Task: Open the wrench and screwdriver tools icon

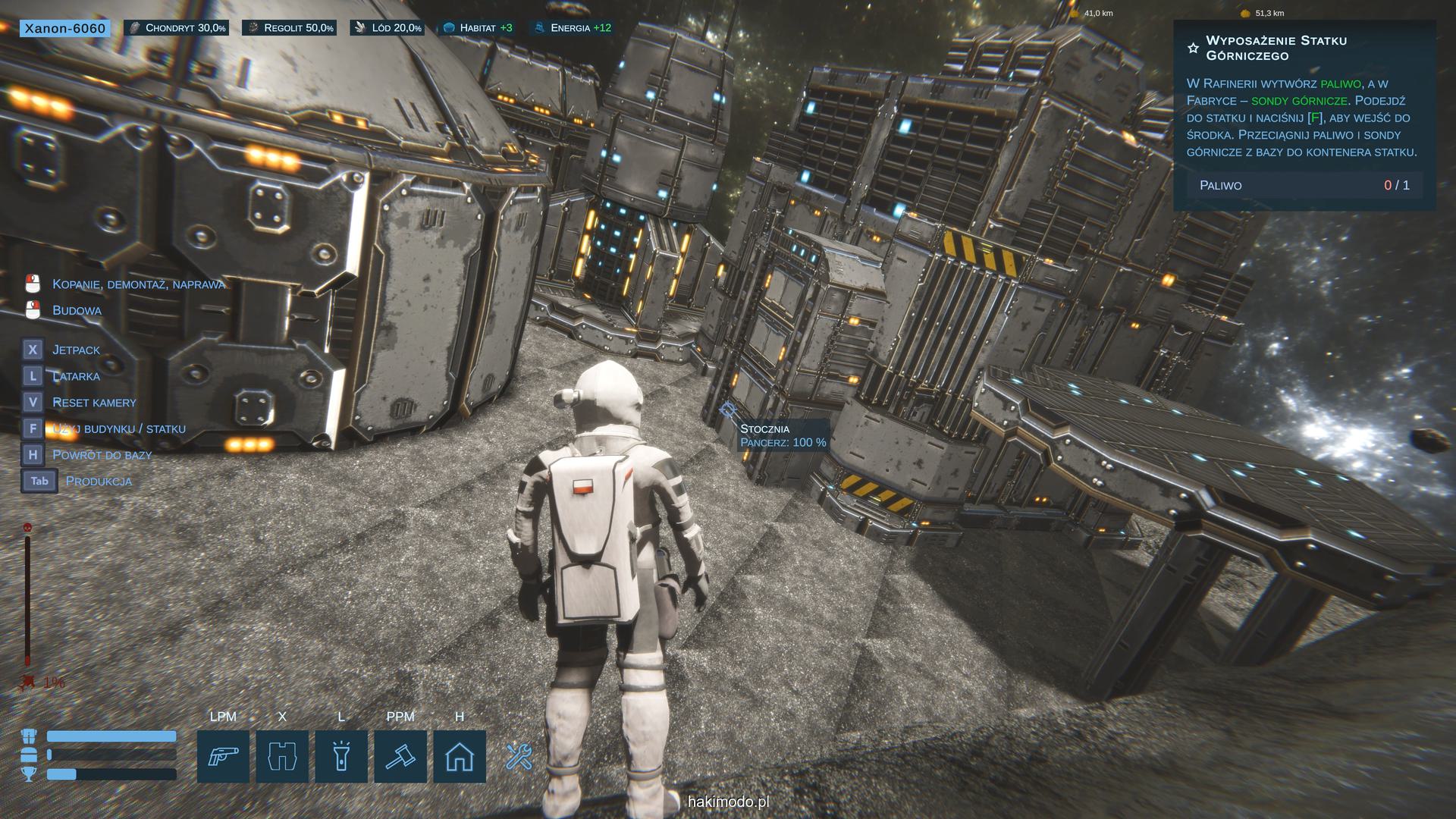Action: pyautogui.click(x=519, y=756)
